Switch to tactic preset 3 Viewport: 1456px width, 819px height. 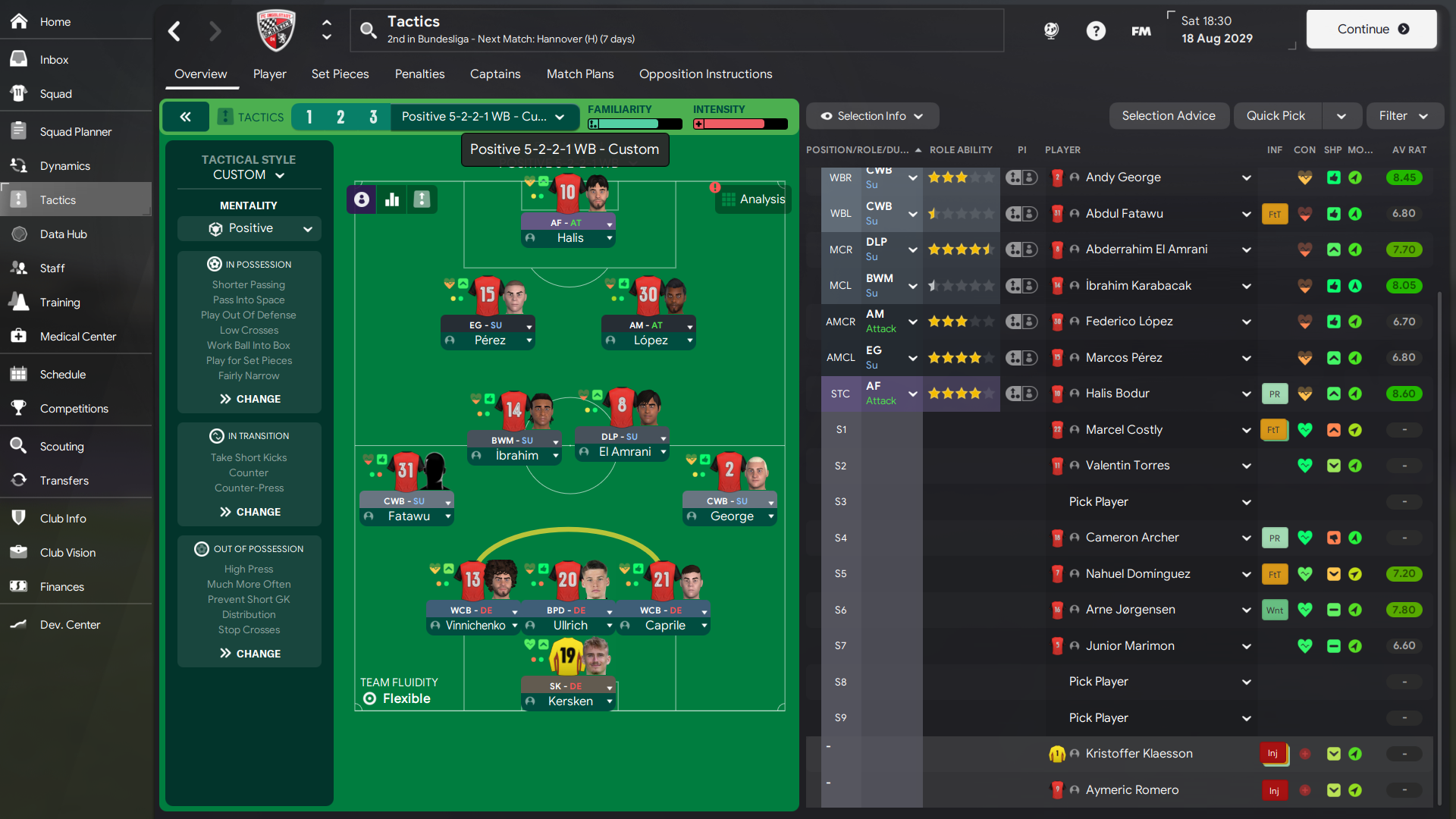372,117
